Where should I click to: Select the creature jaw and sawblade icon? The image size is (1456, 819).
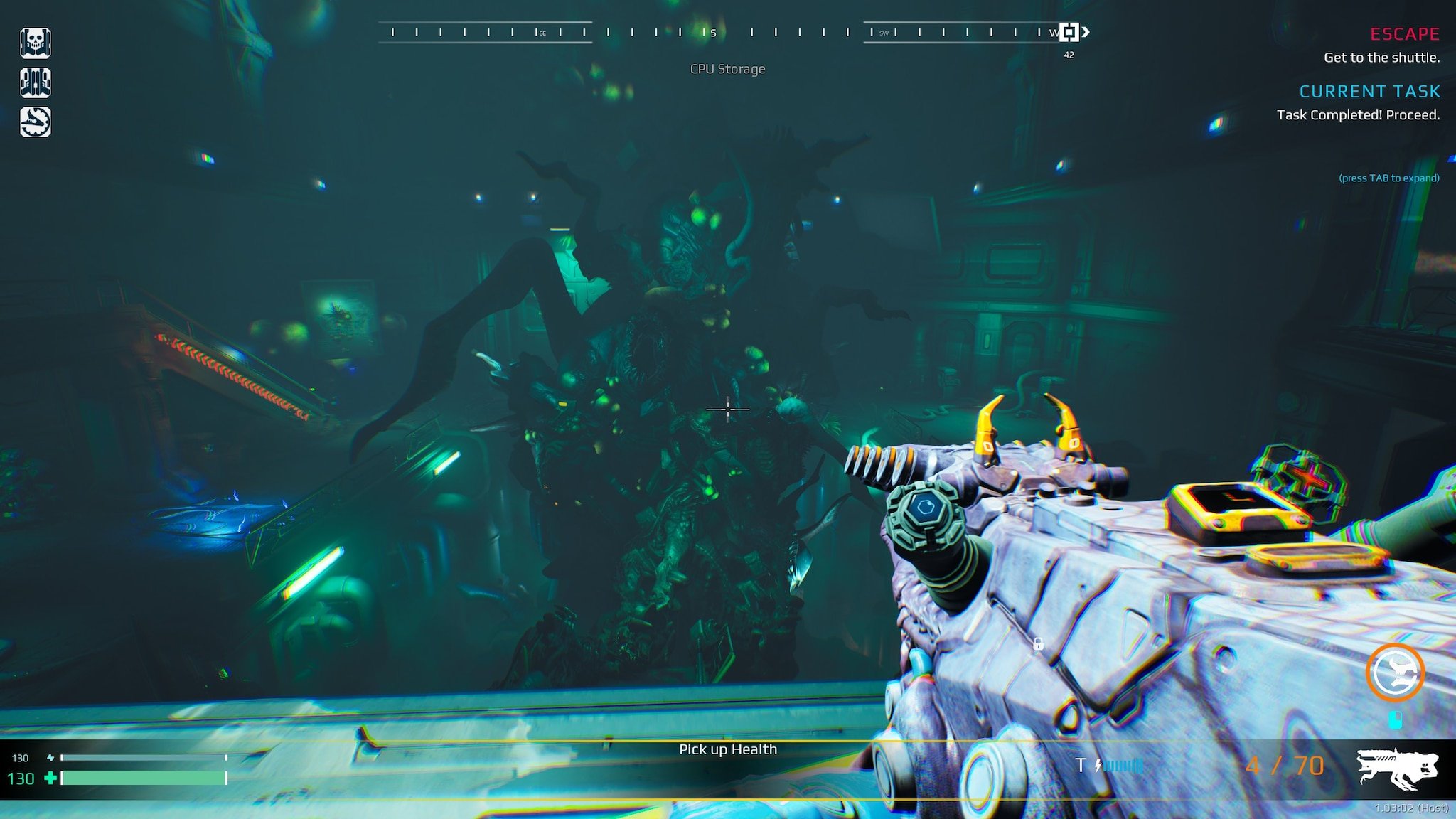click(35, 122)
